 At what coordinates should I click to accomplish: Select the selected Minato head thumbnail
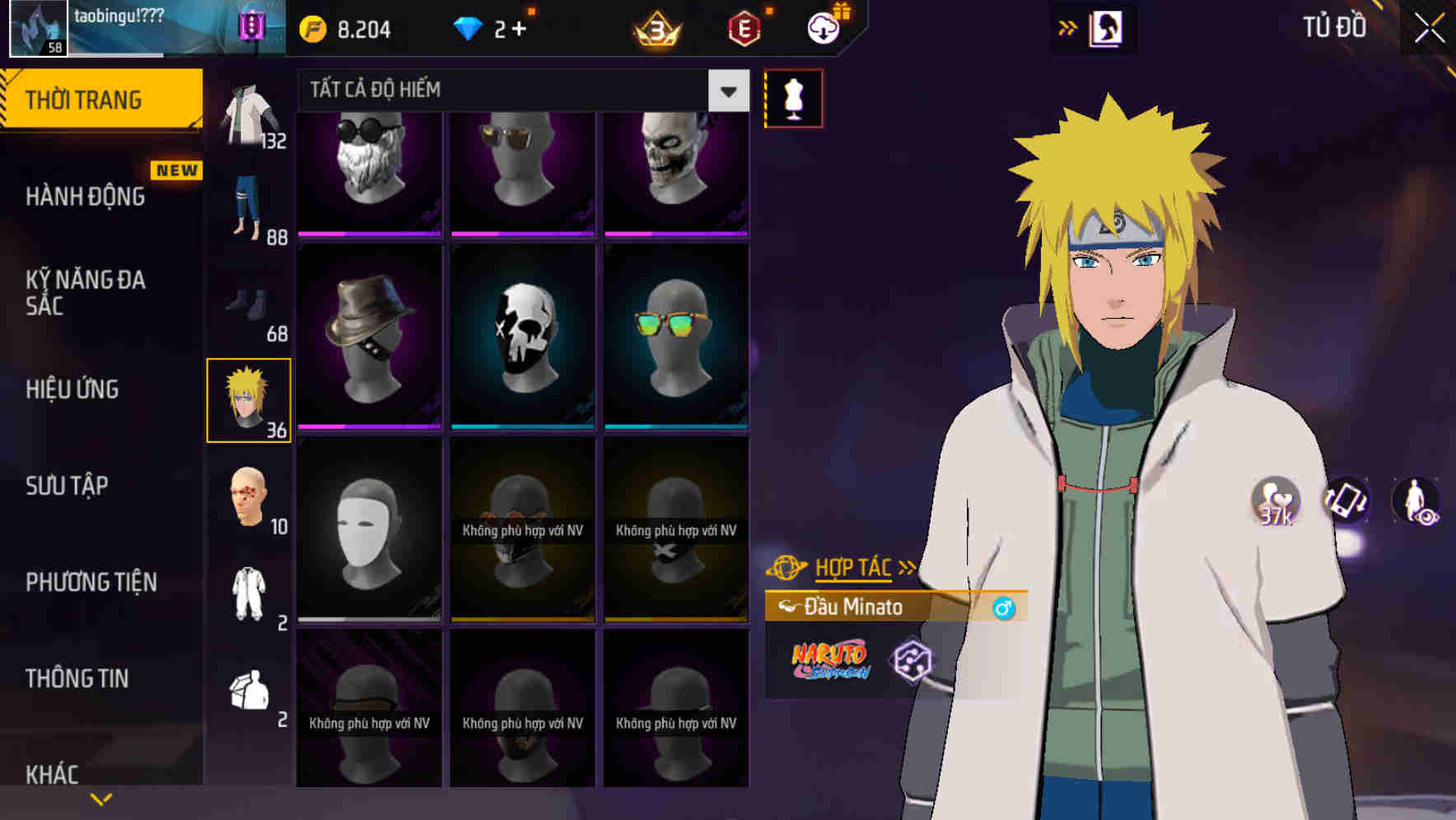click(x=250, y=399)
